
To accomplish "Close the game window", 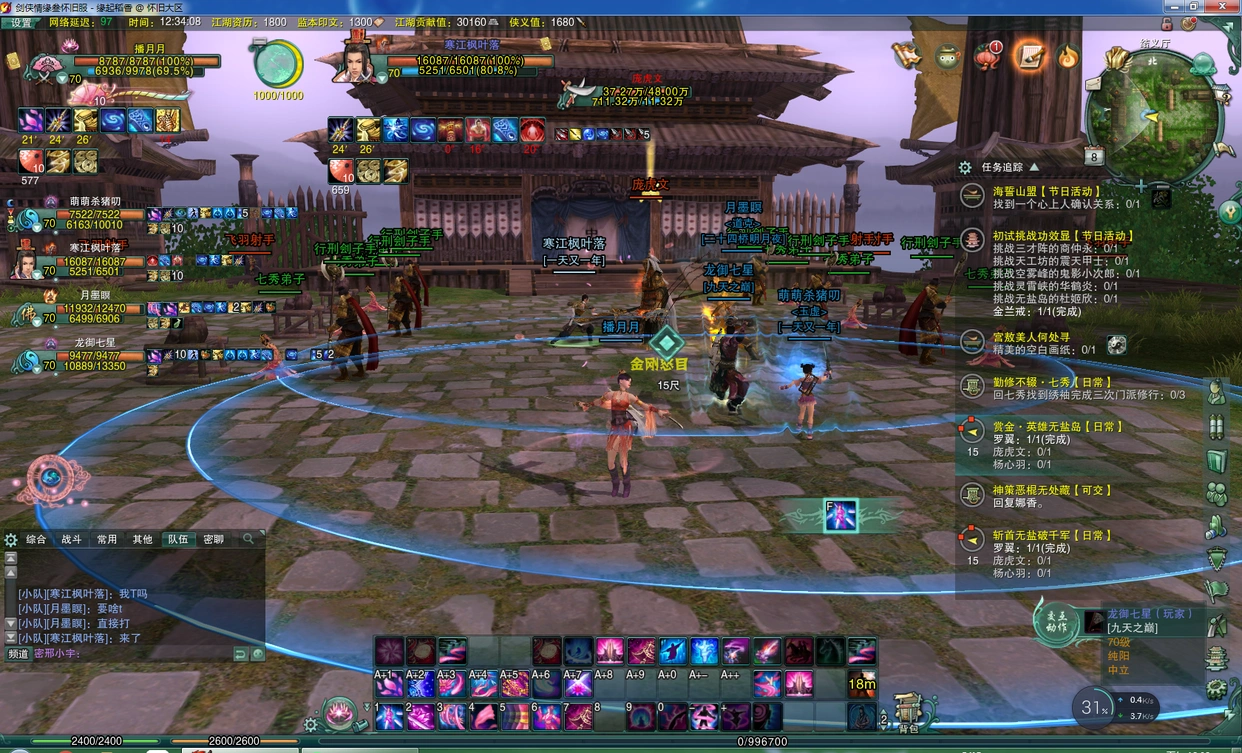I will point(1230,6).
